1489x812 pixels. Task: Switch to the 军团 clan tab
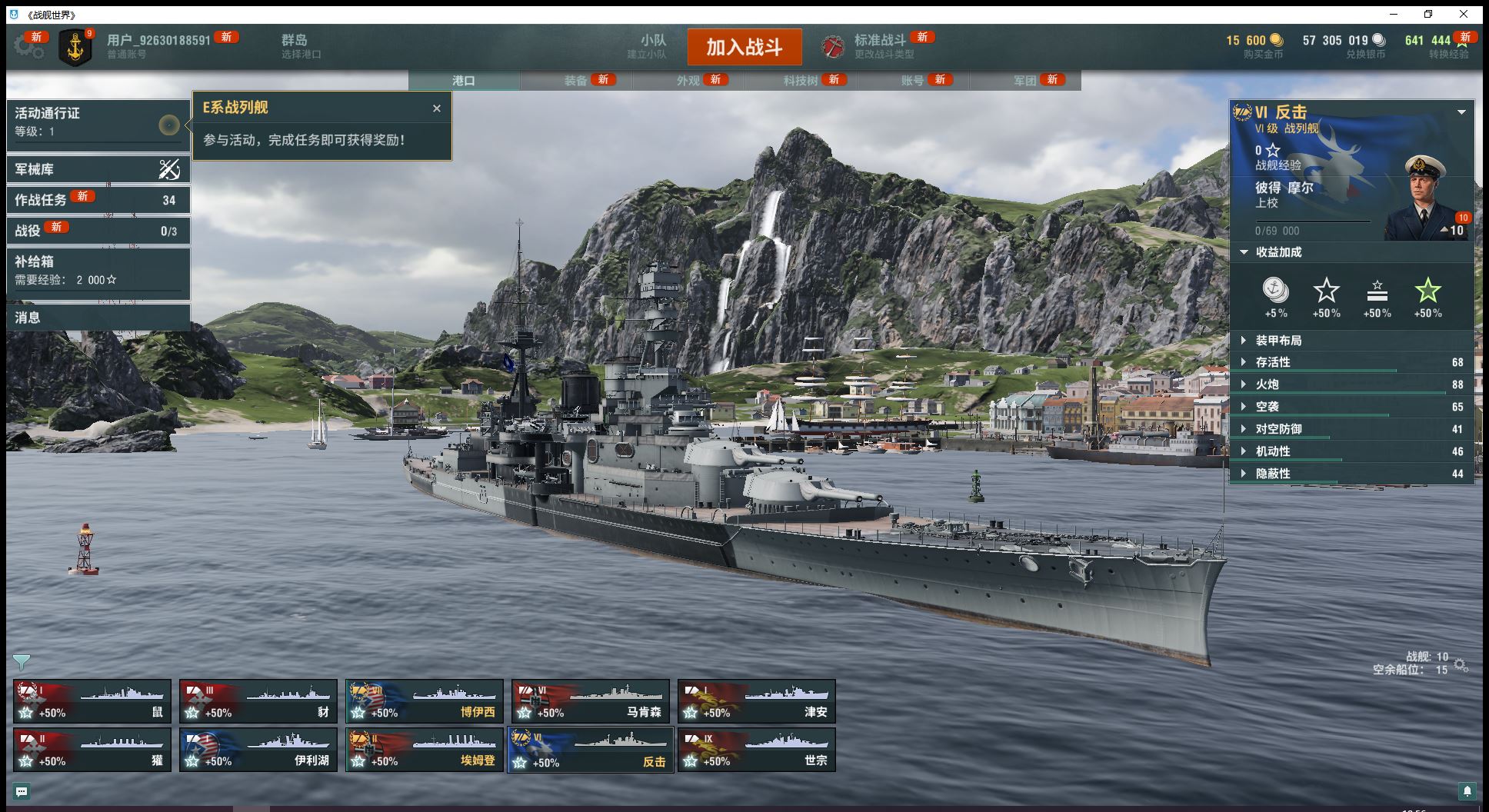pyautogui.click(x=1024, y=81)
